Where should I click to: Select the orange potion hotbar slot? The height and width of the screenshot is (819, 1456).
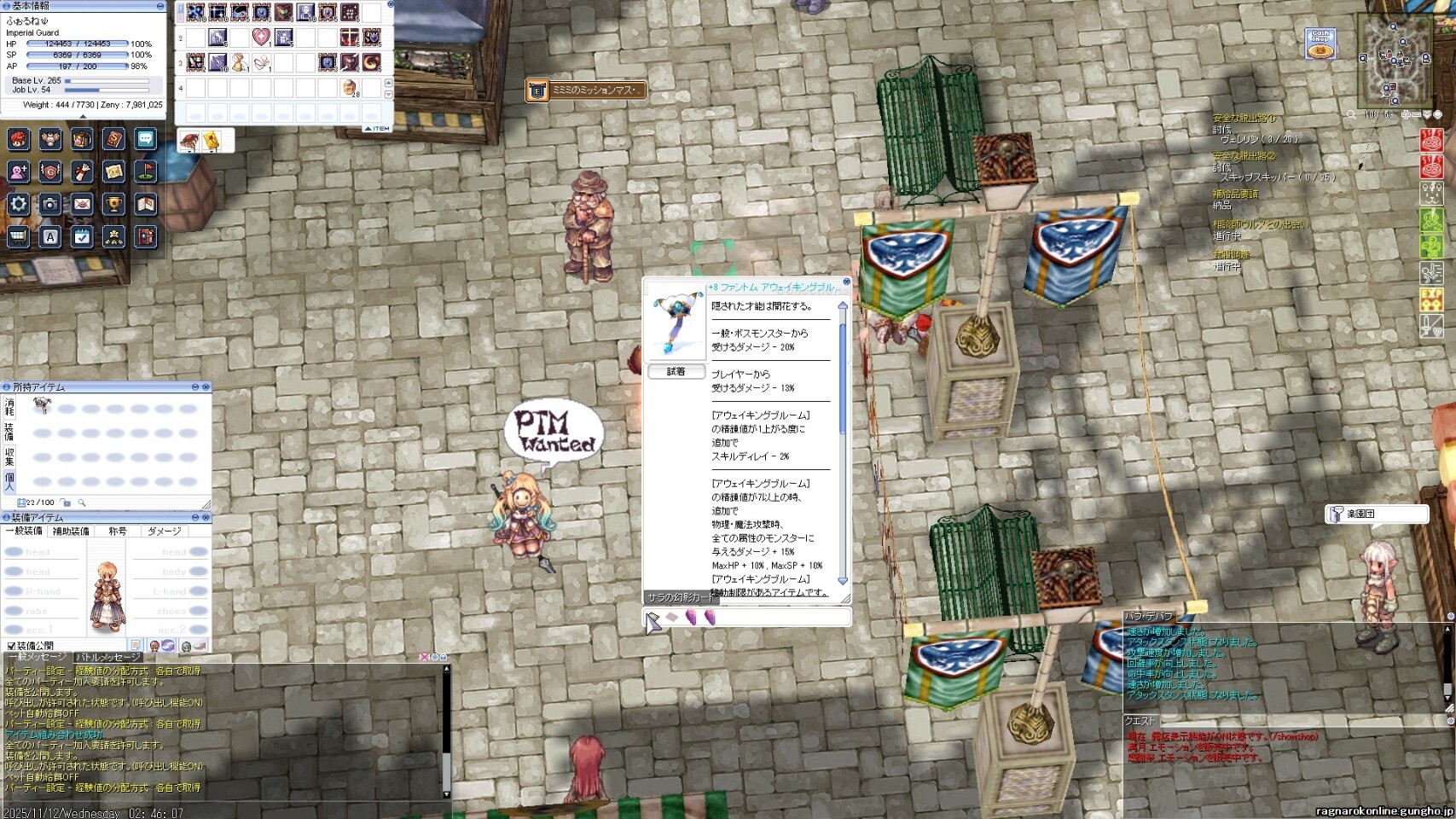pyautogui.click(x=349, y=88)
